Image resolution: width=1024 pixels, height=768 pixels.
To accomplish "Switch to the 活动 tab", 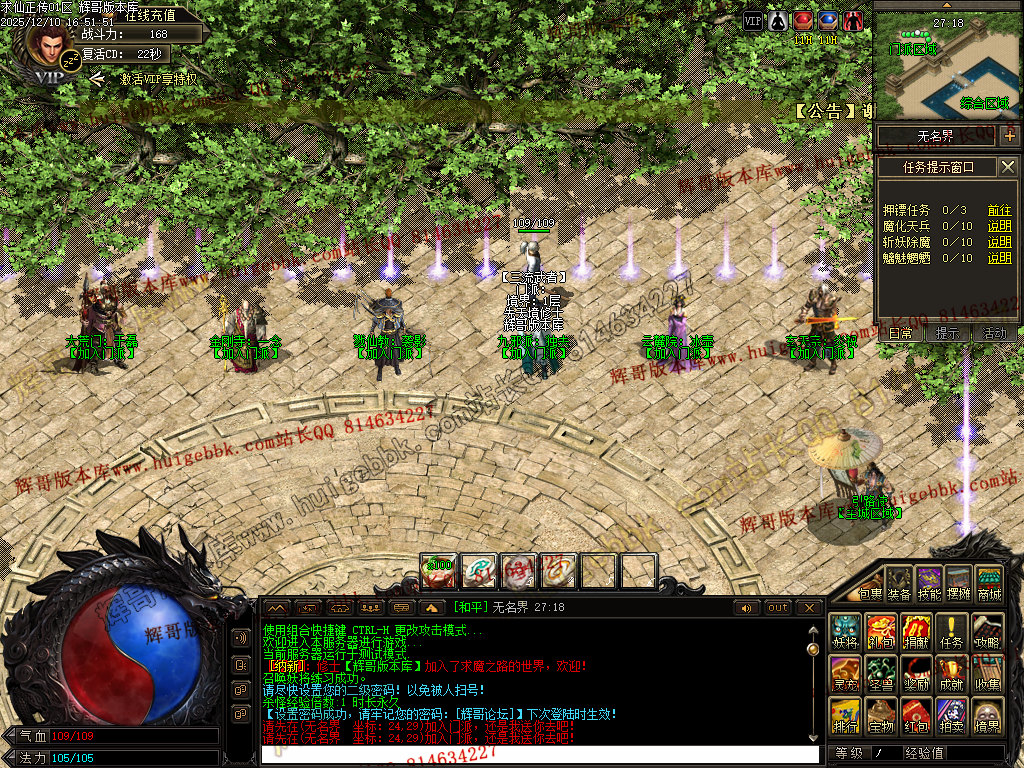I will [995, 333].
